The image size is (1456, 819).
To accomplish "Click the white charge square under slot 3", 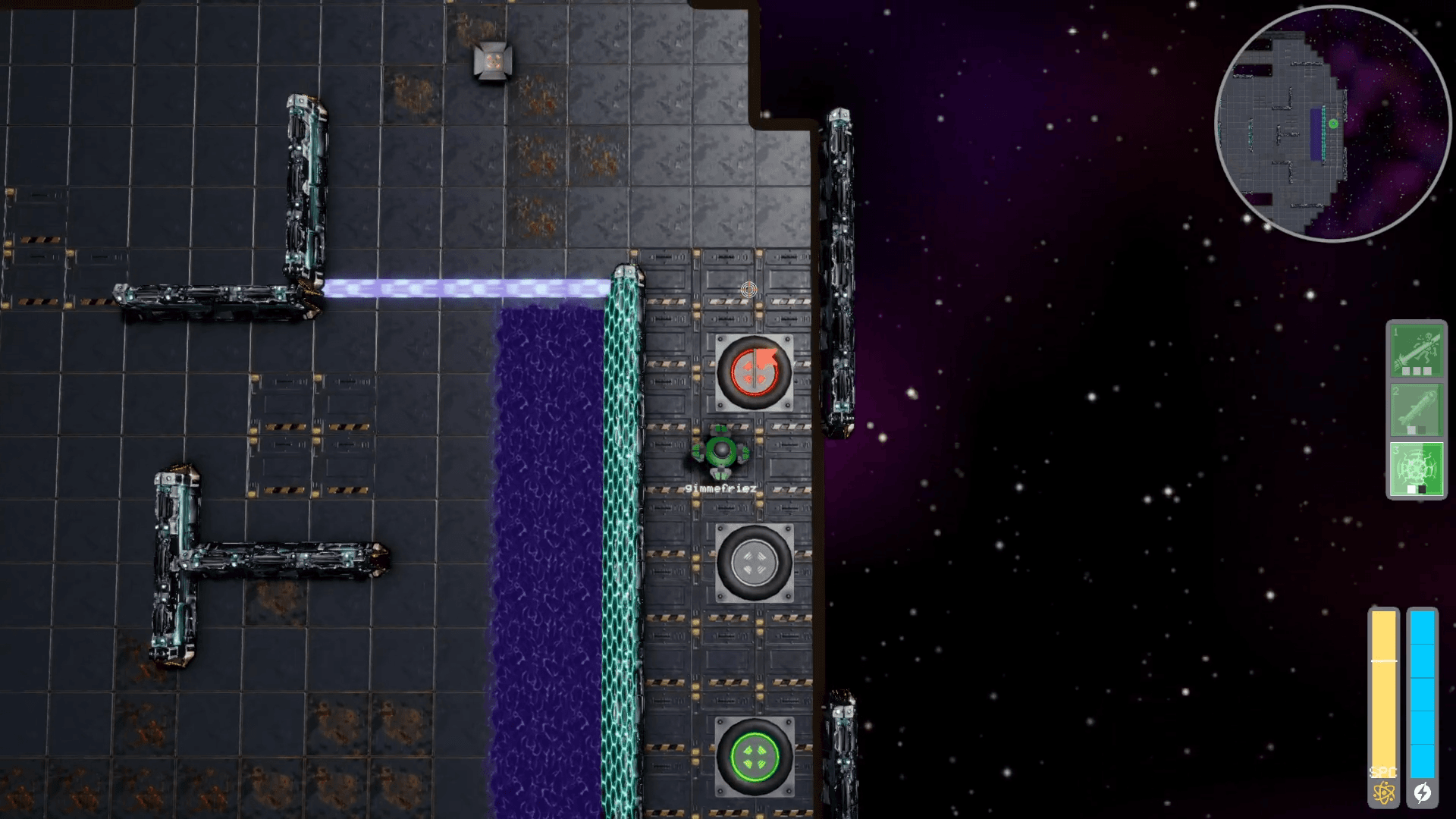I will click(x=1411, y=489).
